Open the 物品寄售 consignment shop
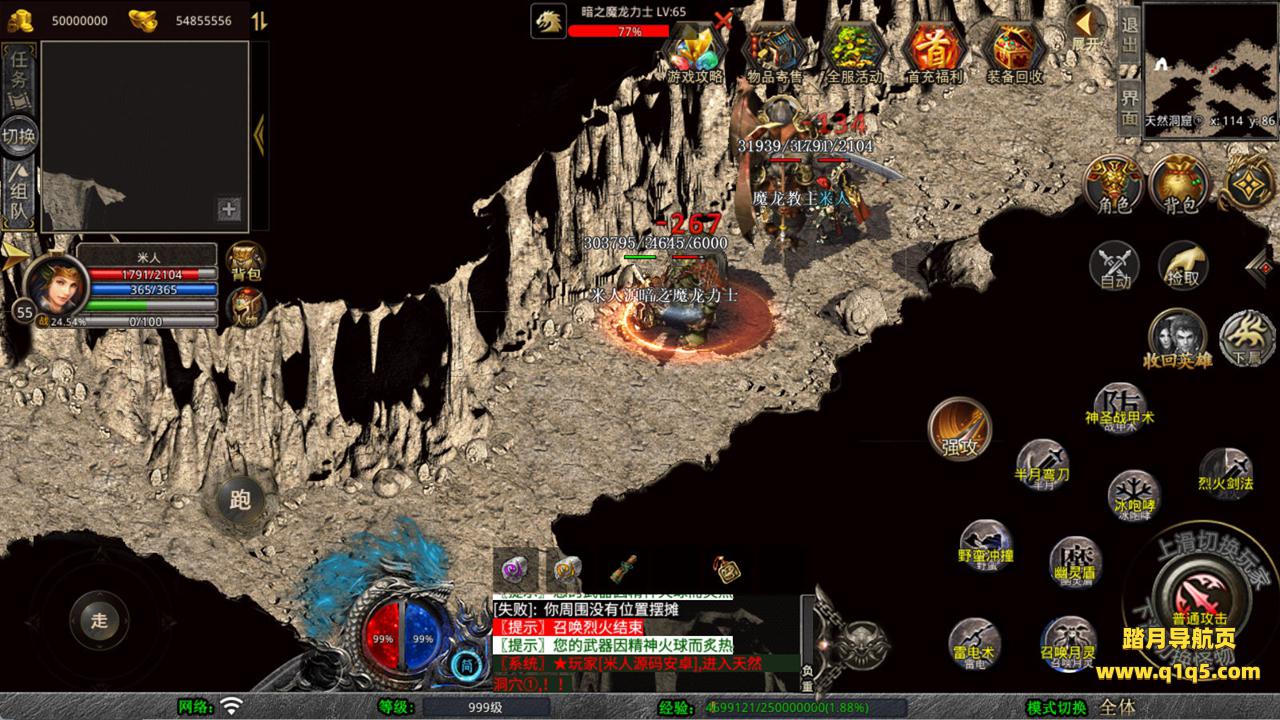Image resolution: width=1280 pixels, height=720 pixels. click(x=775, y=50)
